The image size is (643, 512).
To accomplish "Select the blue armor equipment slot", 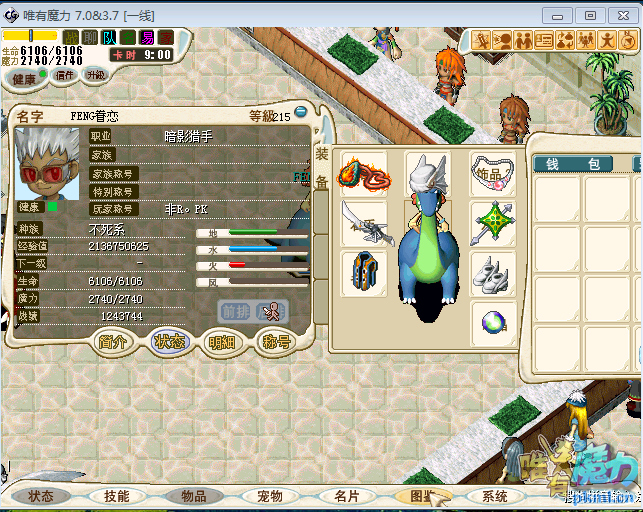I will 363,273.
